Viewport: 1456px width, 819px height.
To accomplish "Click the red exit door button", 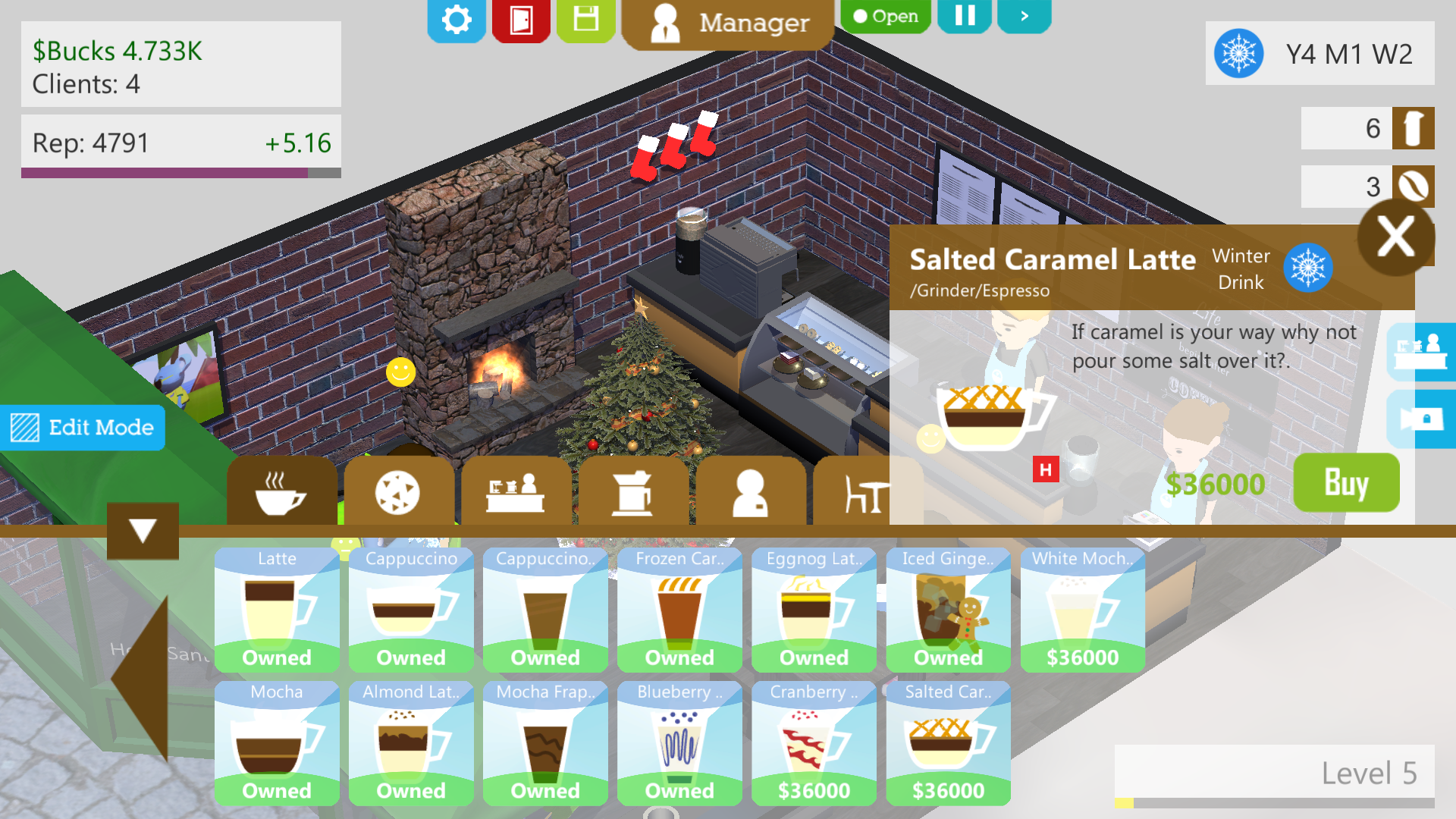I will tap(521, 20).
